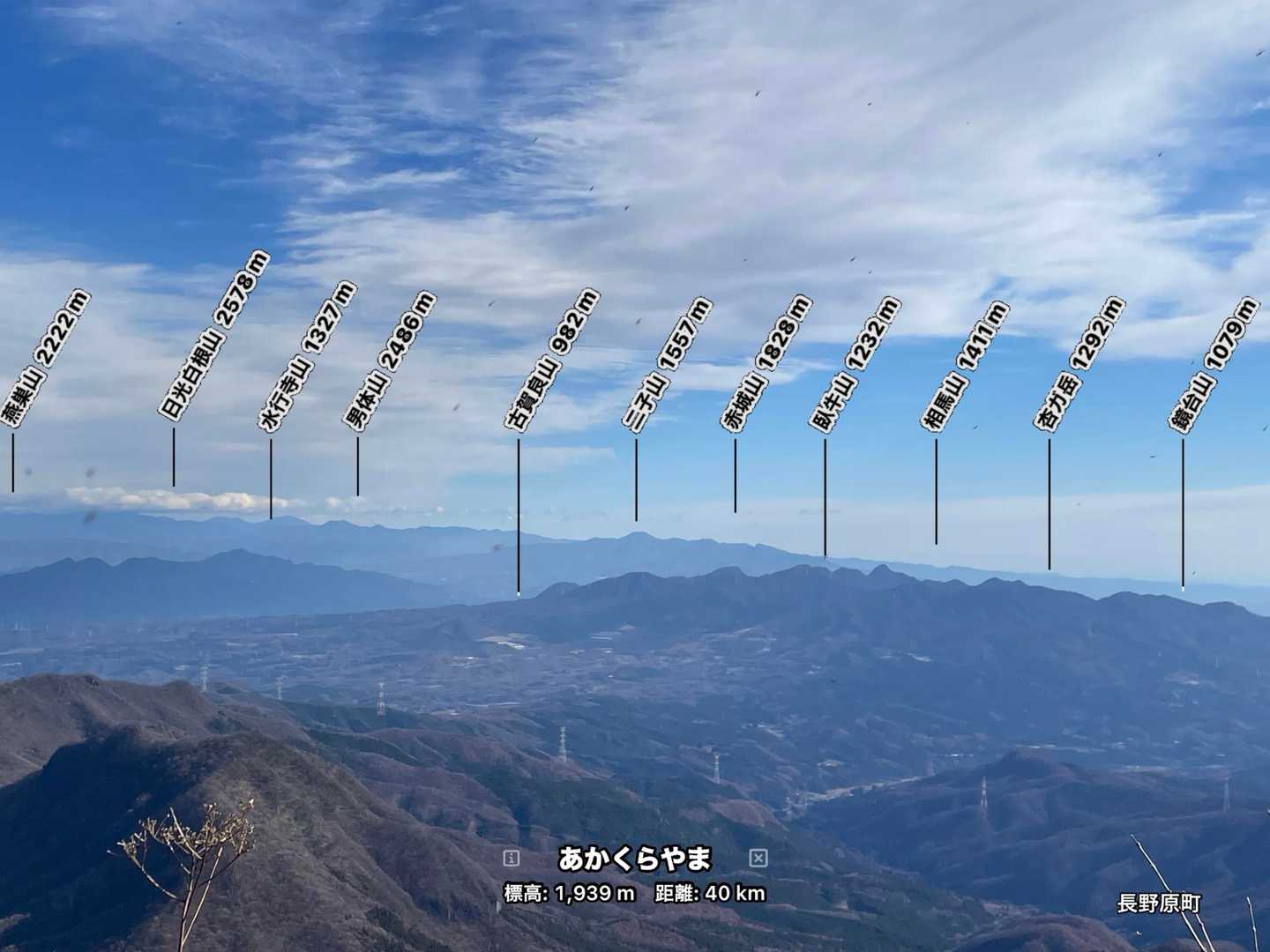Tap the 相馬山 1411m peak label
This screenshot has width=1270, height=952.
[964, 366]
